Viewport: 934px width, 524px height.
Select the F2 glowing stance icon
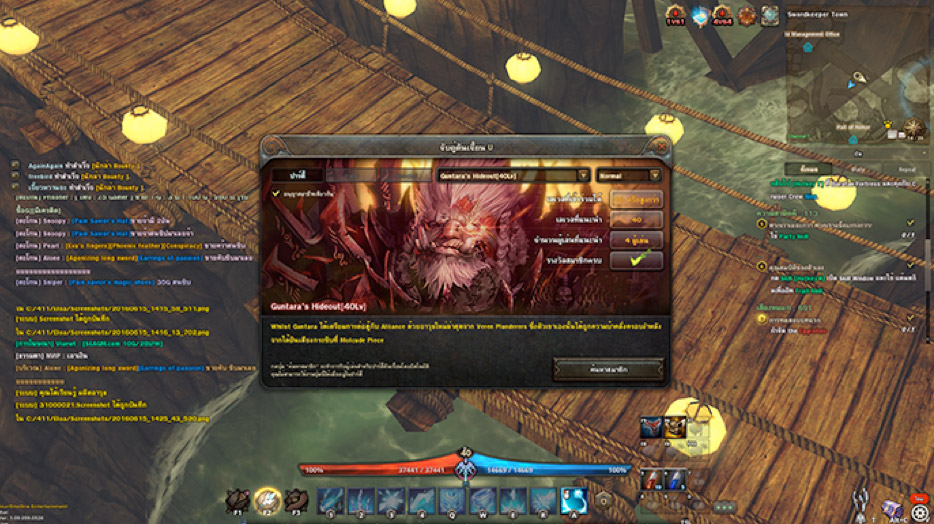(266, 499)
